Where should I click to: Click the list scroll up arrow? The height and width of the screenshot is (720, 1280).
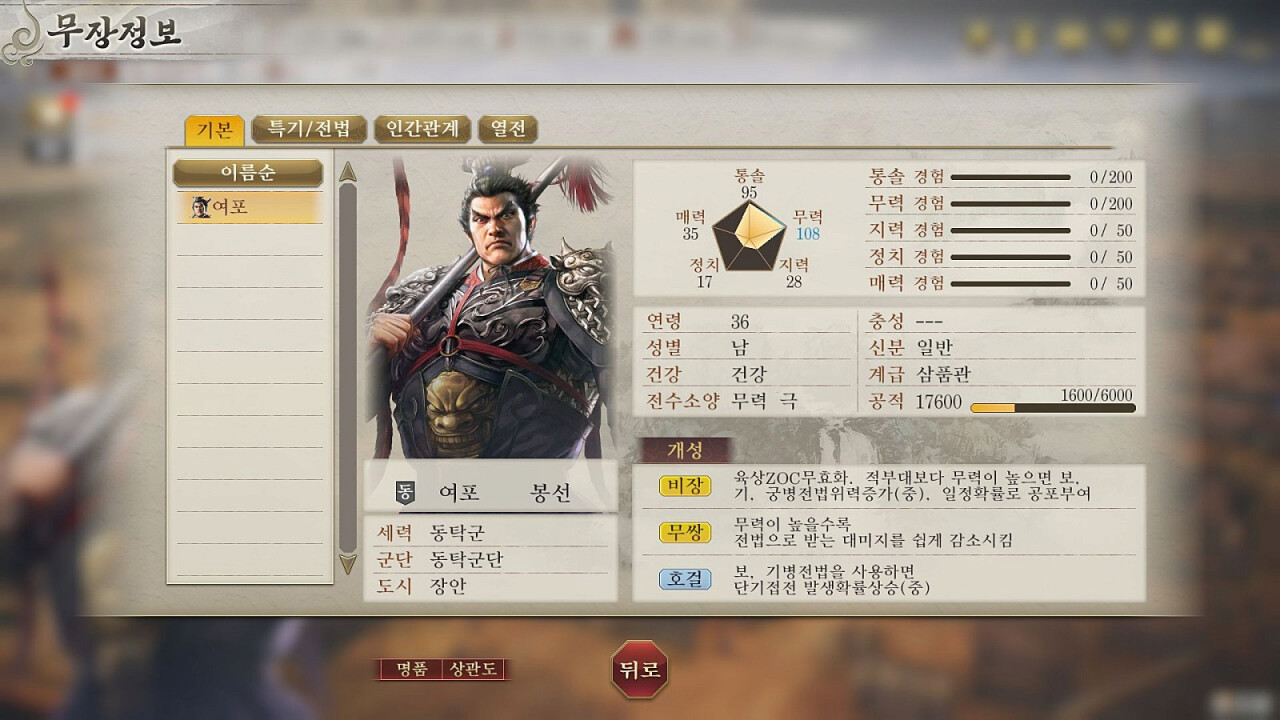[x=348, y=171]
